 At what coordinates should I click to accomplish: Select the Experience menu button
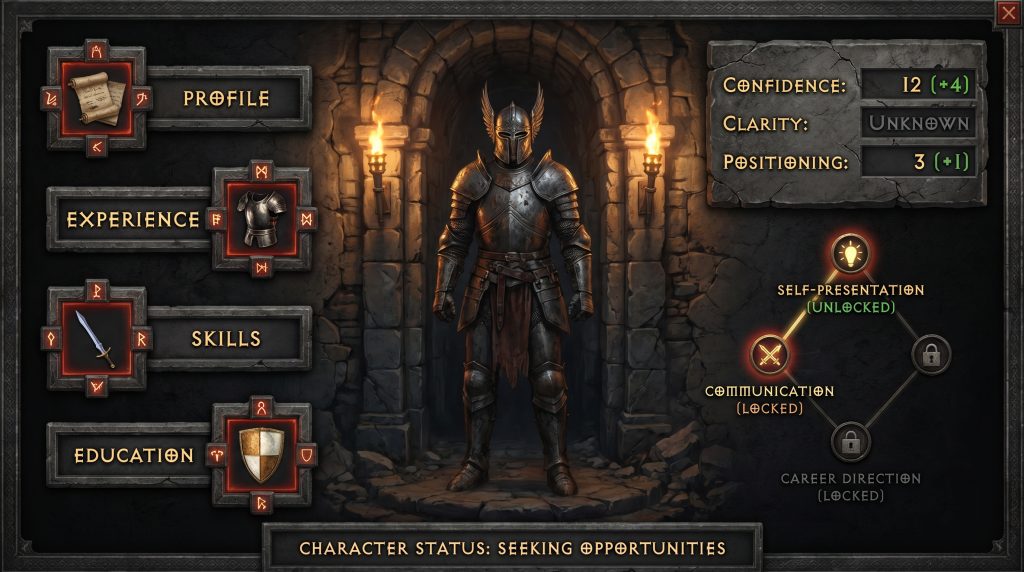click(133, 219)
